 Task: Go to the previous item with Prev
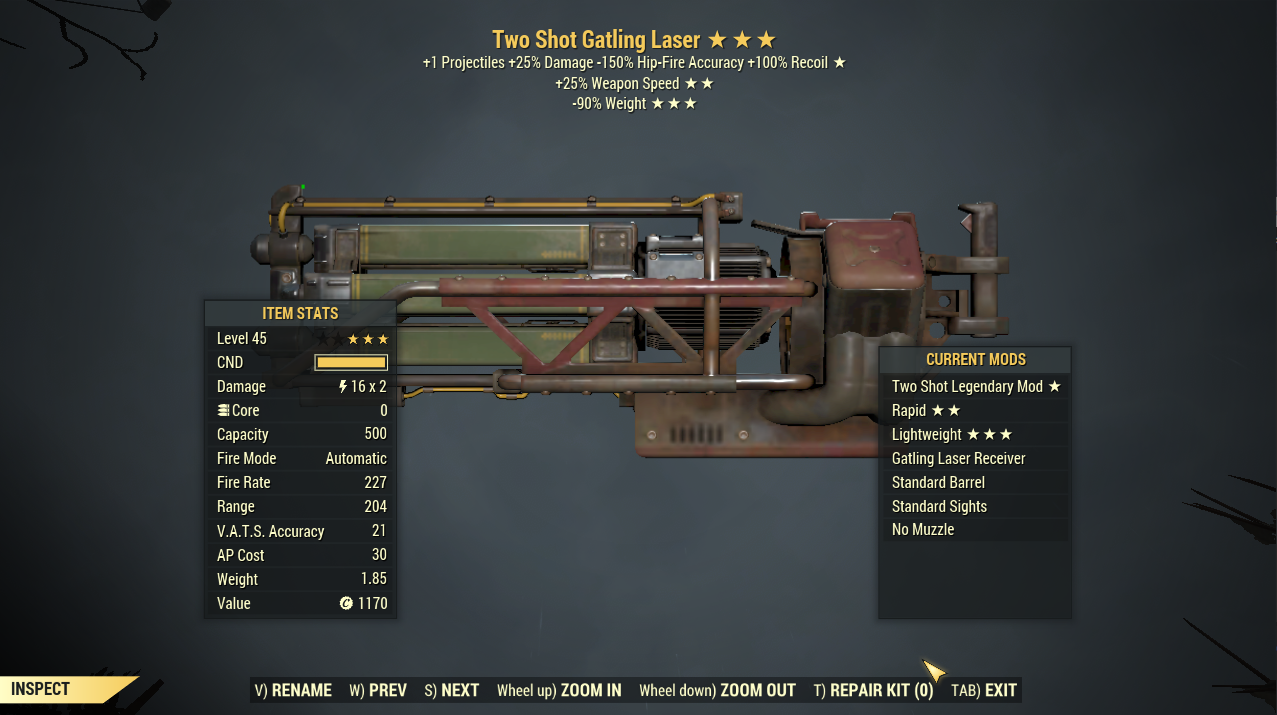pos(378,690)
